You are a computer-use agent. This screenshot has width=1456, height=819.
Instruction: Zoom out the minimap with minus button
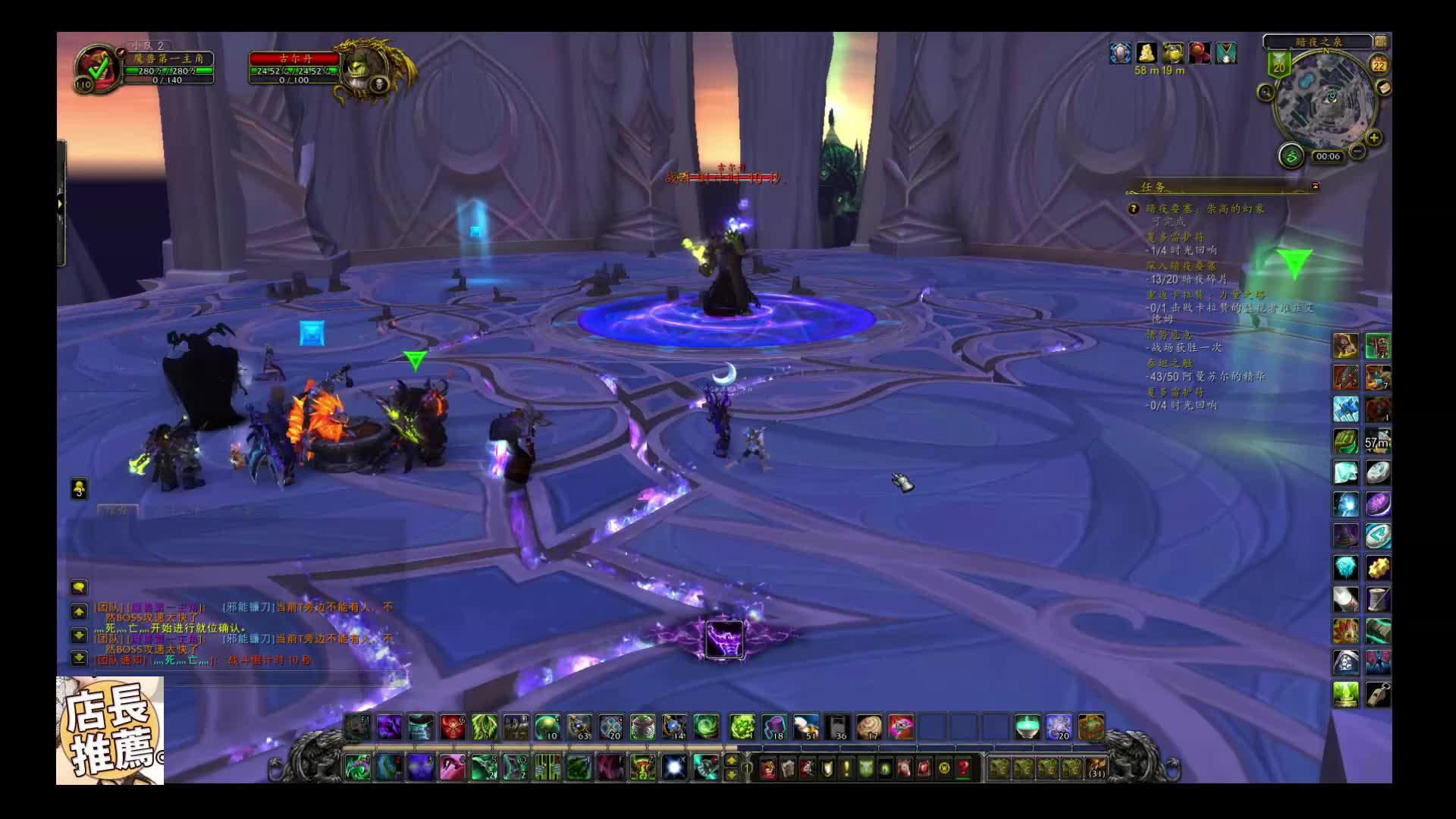click(1357, 152)
